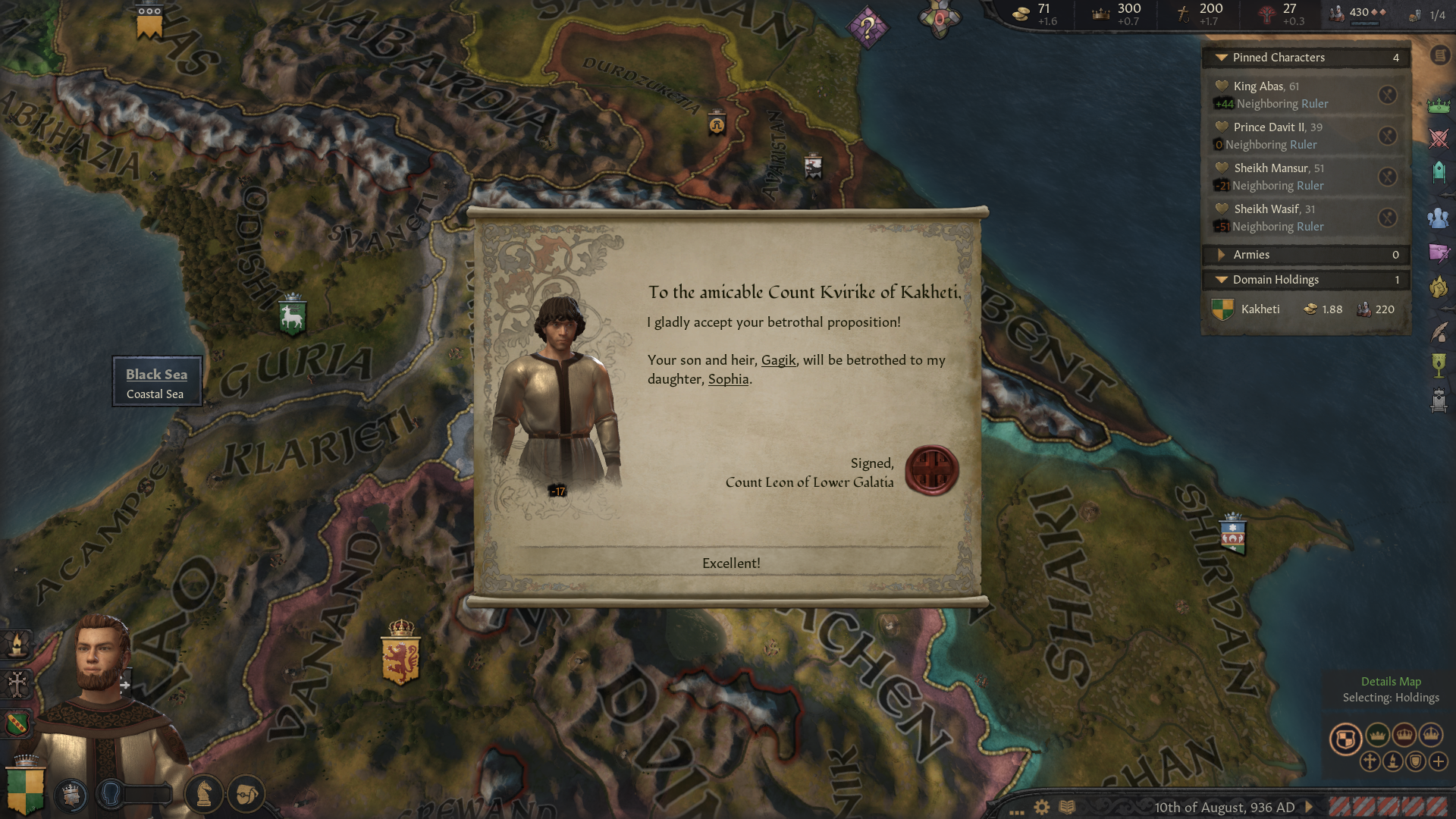Collapse the Domain Holdings section

[x=1221, y=280]
